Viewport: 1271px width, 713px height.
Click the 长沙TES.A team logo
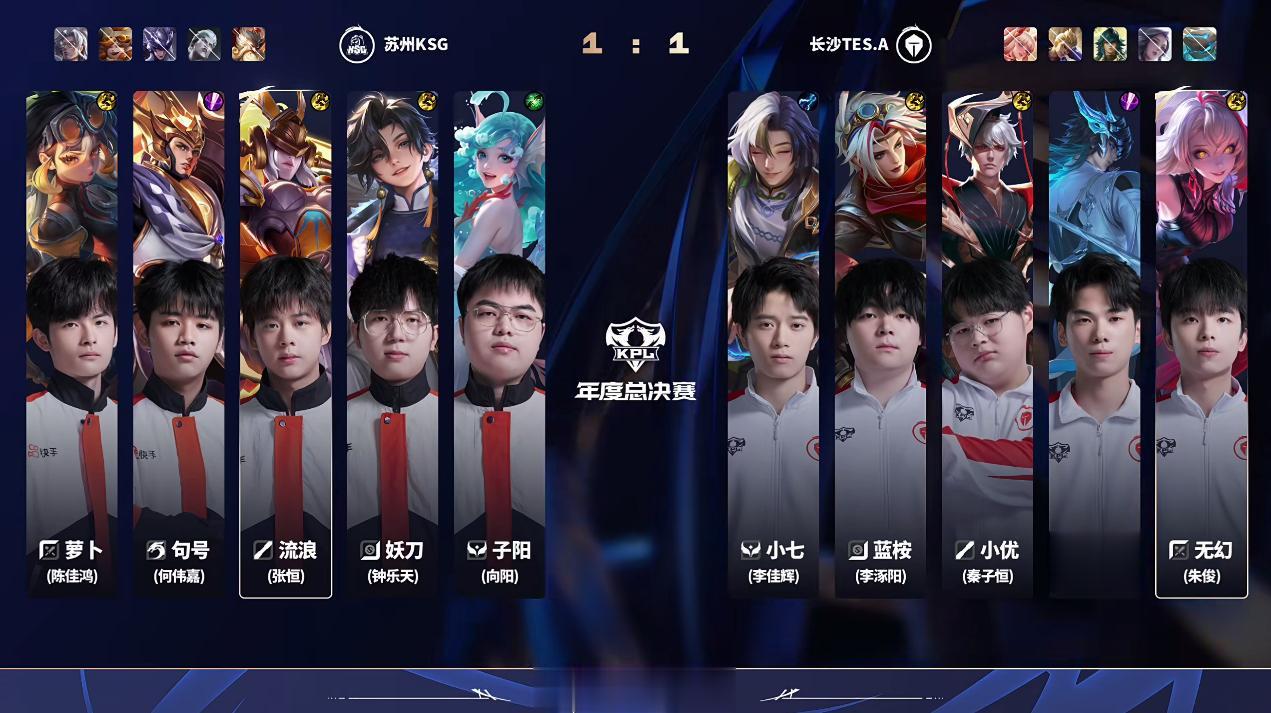(x=913, y=45)
